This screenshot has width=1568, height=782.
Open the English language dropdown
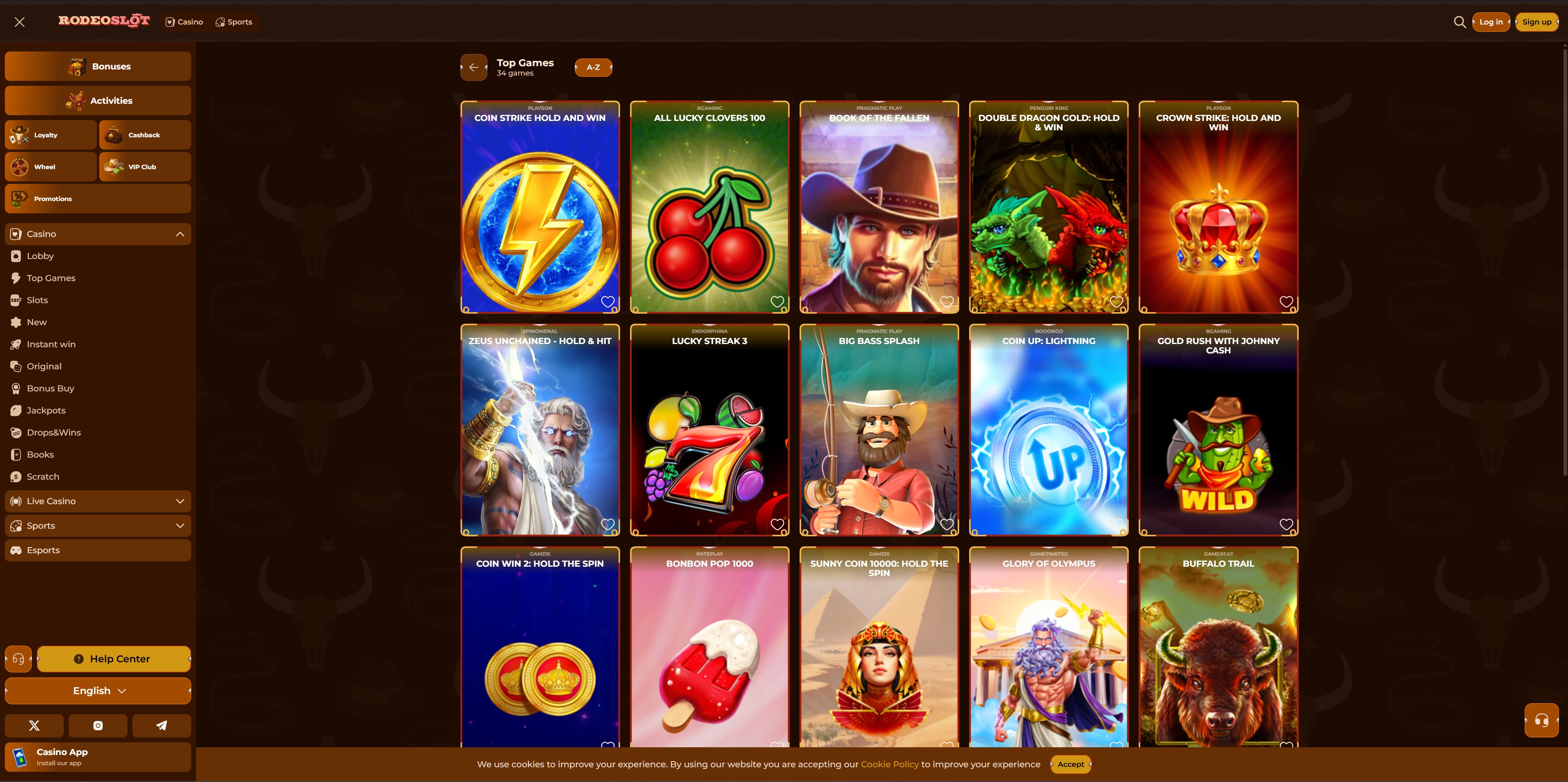pos(97,691)
